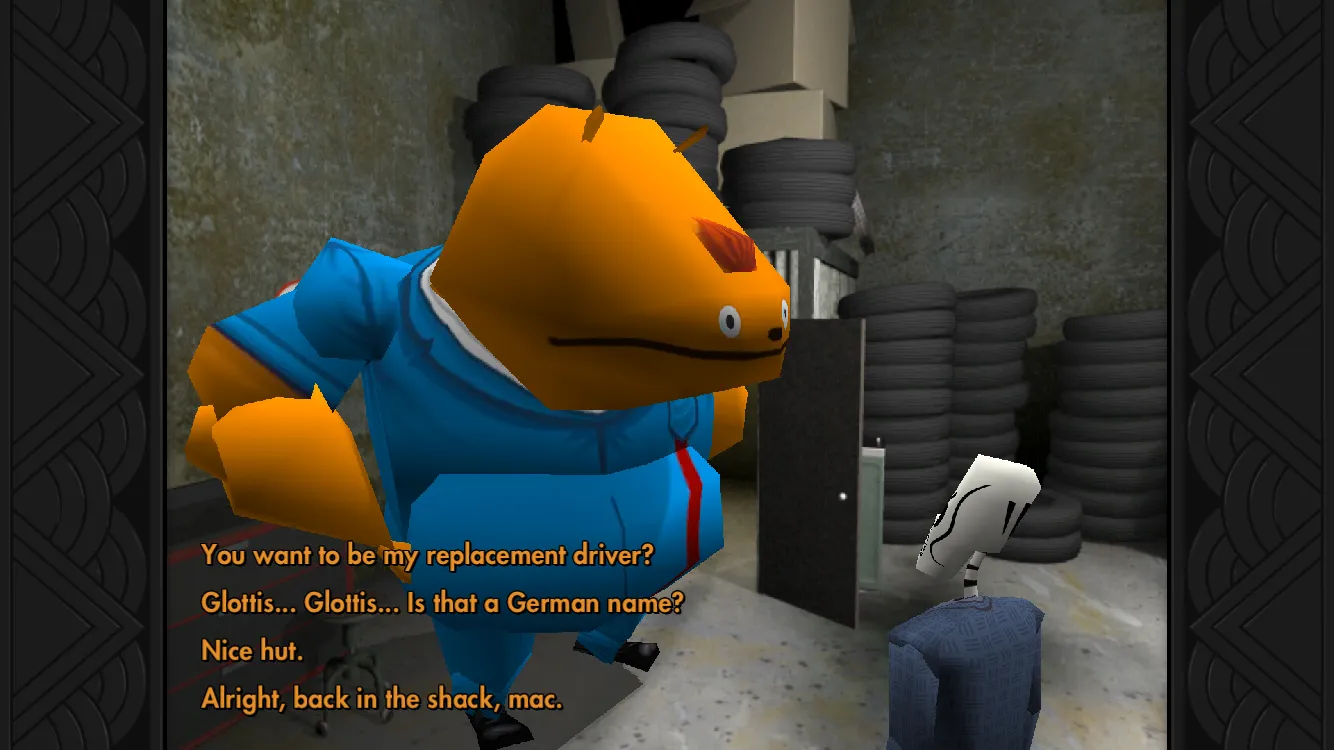Choose "Is that a German name?" reply
The height and width of the screenshot is (750, 1334).
442,603
